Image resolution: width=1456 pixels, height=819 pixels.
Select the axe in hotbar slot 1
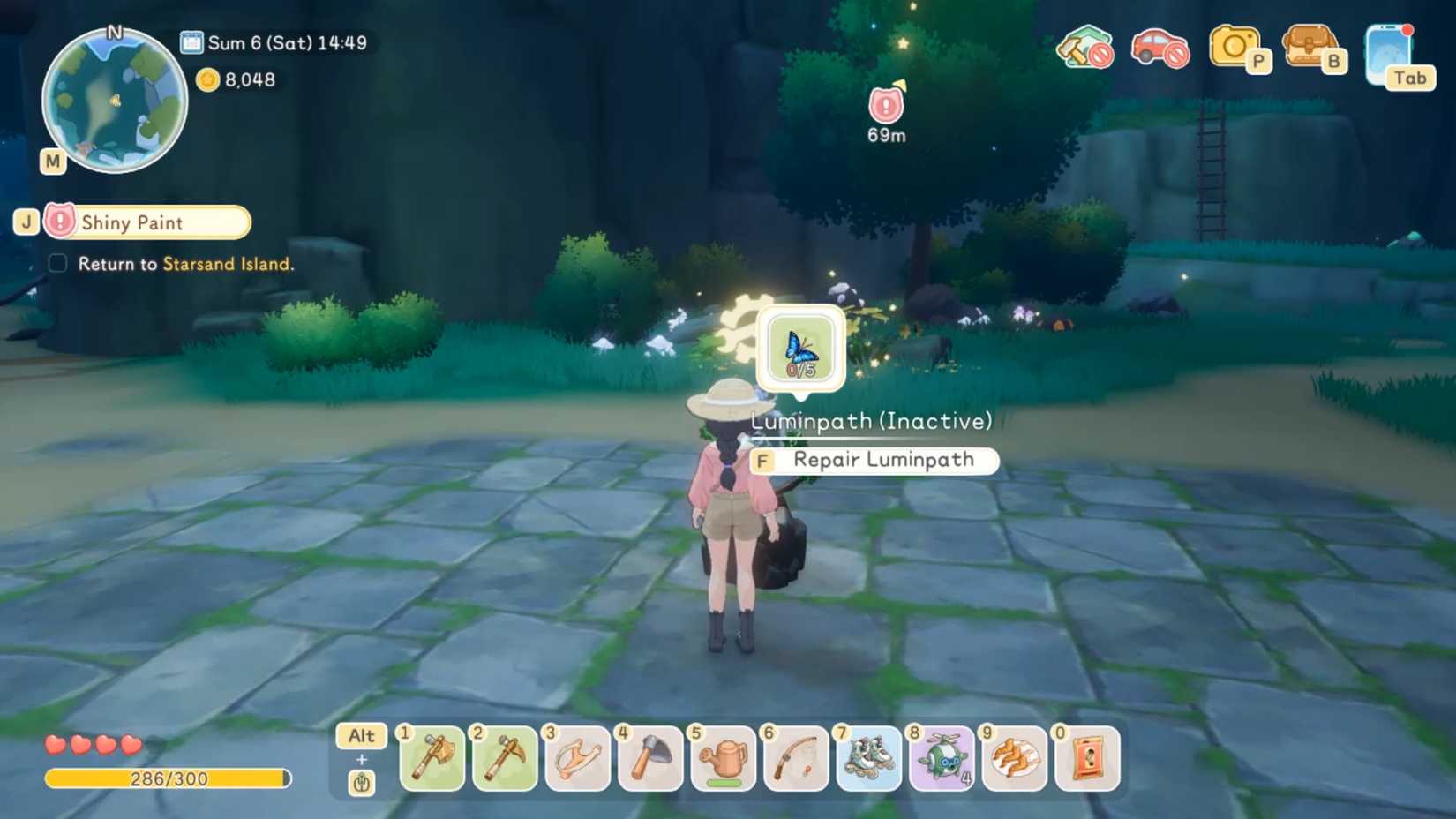pos(432,759)
